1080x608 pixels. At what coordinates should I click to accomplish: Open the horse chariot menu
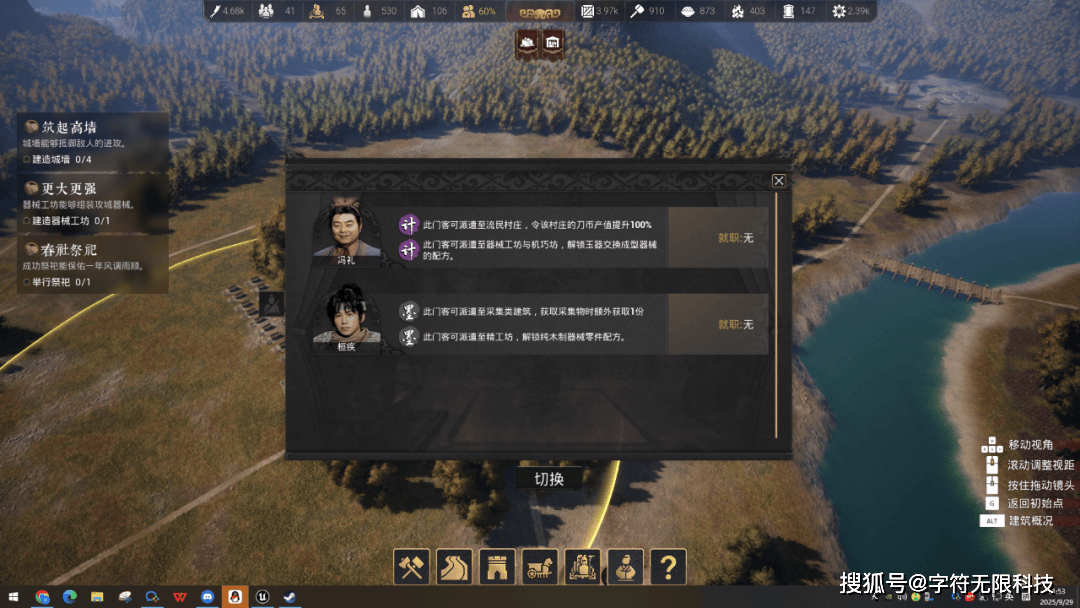pos(540,566)
